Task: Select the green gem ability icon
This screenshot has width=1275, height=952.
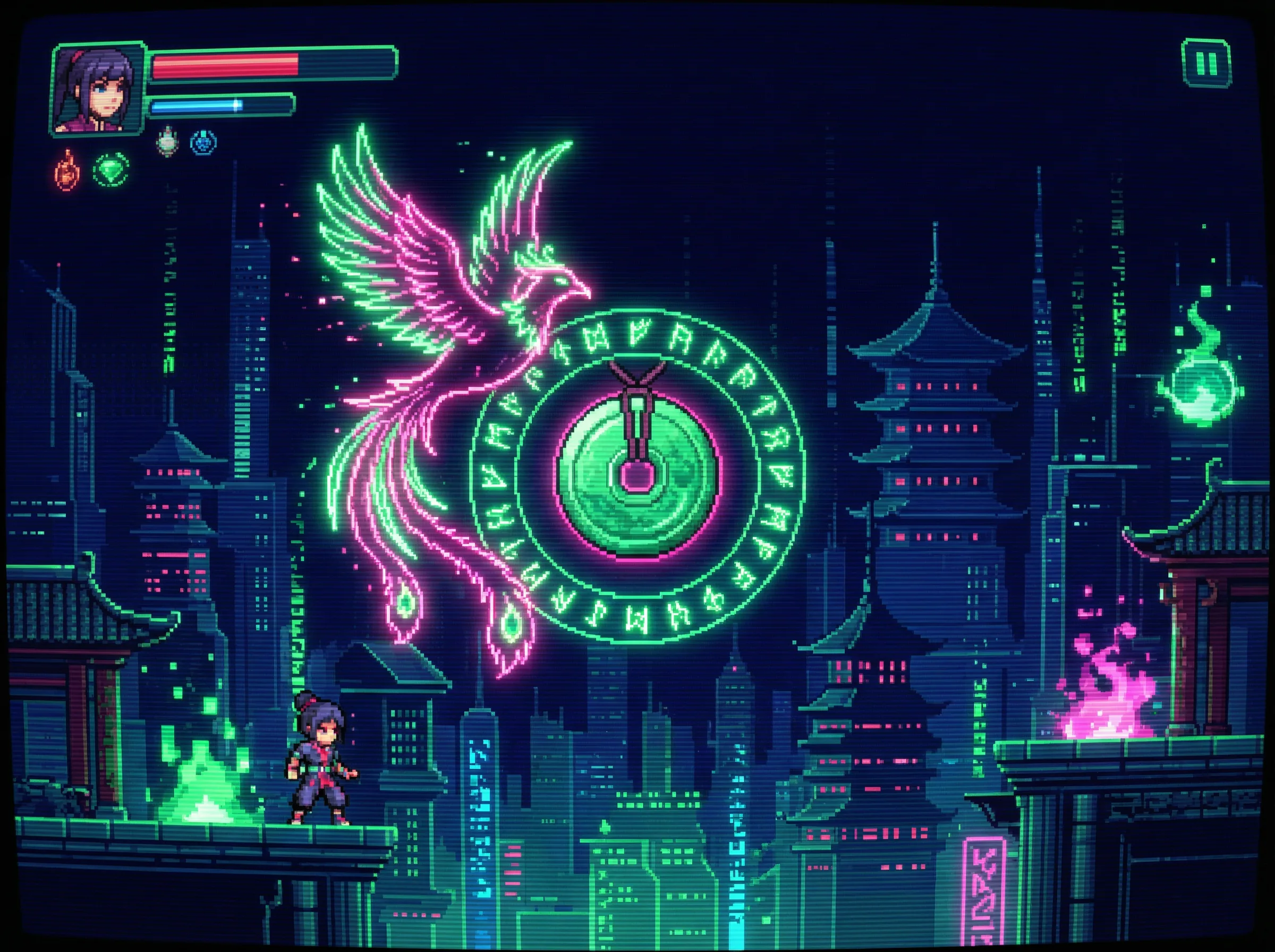Action: [110, 169]
